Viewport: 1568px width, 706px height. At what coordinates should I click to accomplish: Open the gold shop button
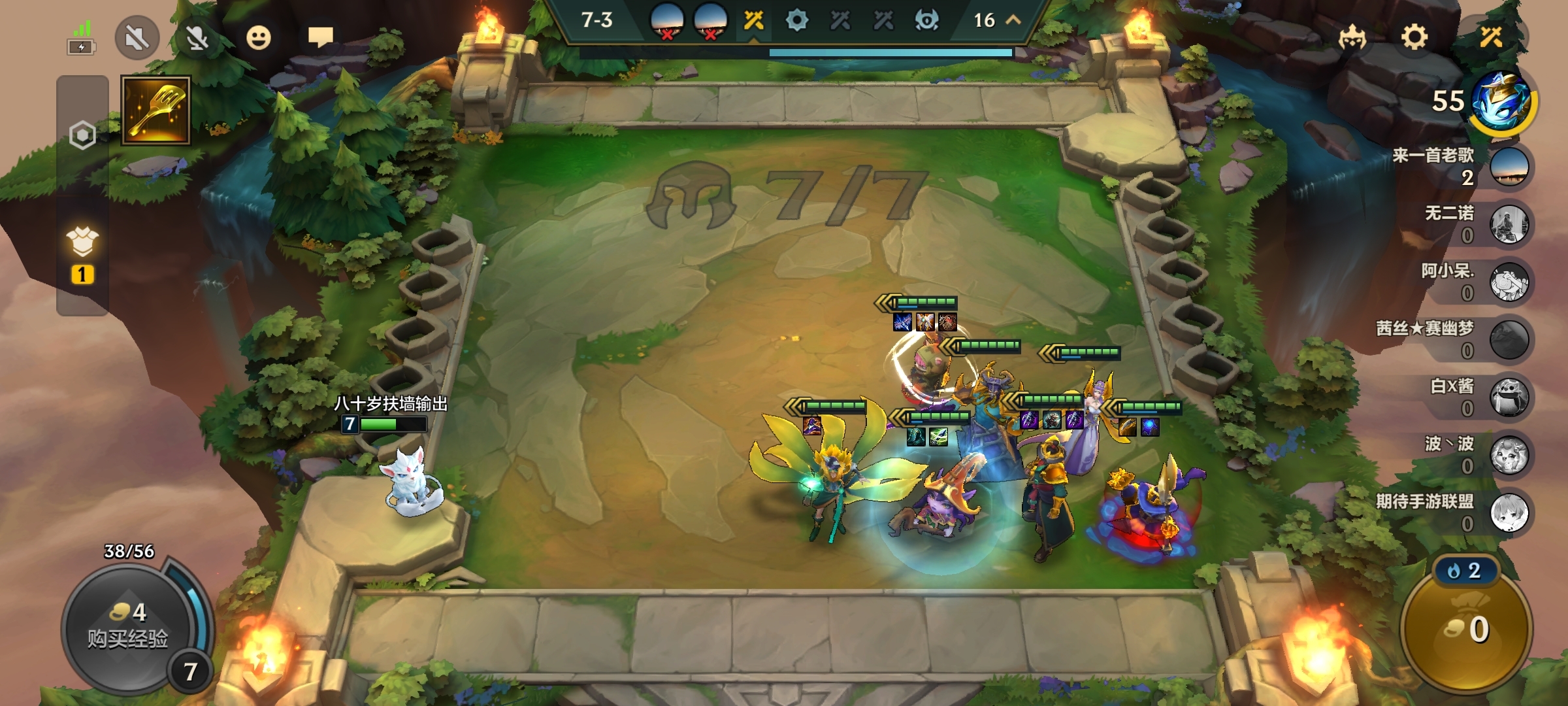pos(1466,629)
